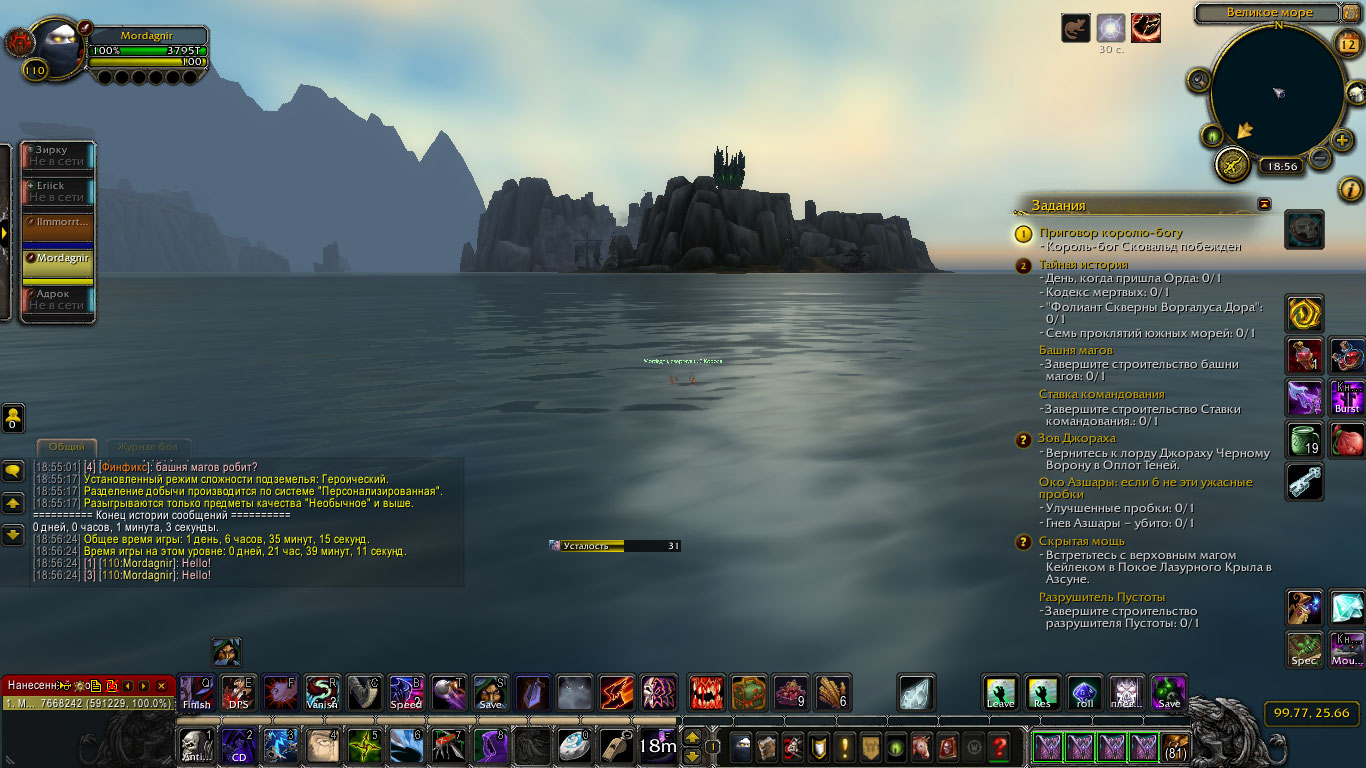Use the Finish macro button

196,692
